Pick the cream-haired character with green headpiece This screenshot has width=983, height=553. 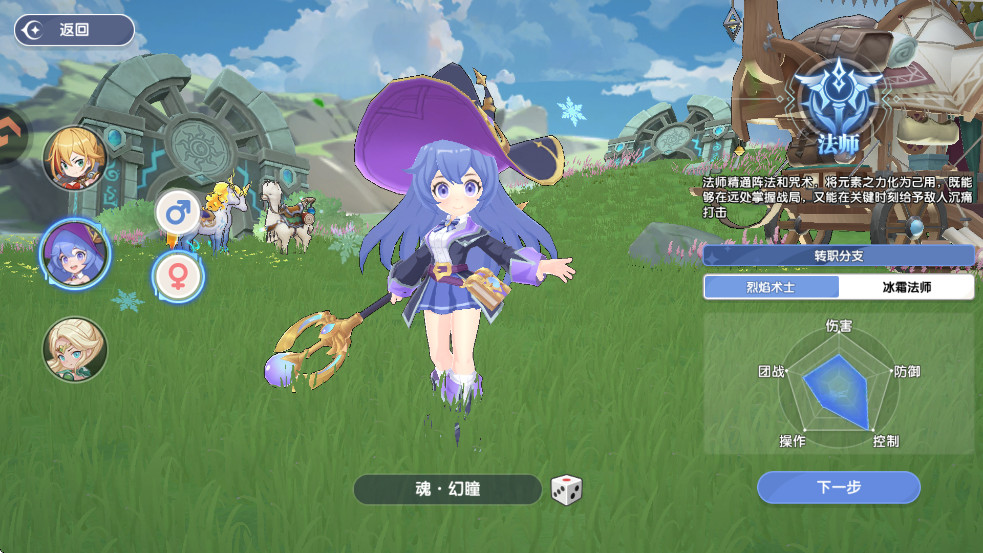pos(75,349)
